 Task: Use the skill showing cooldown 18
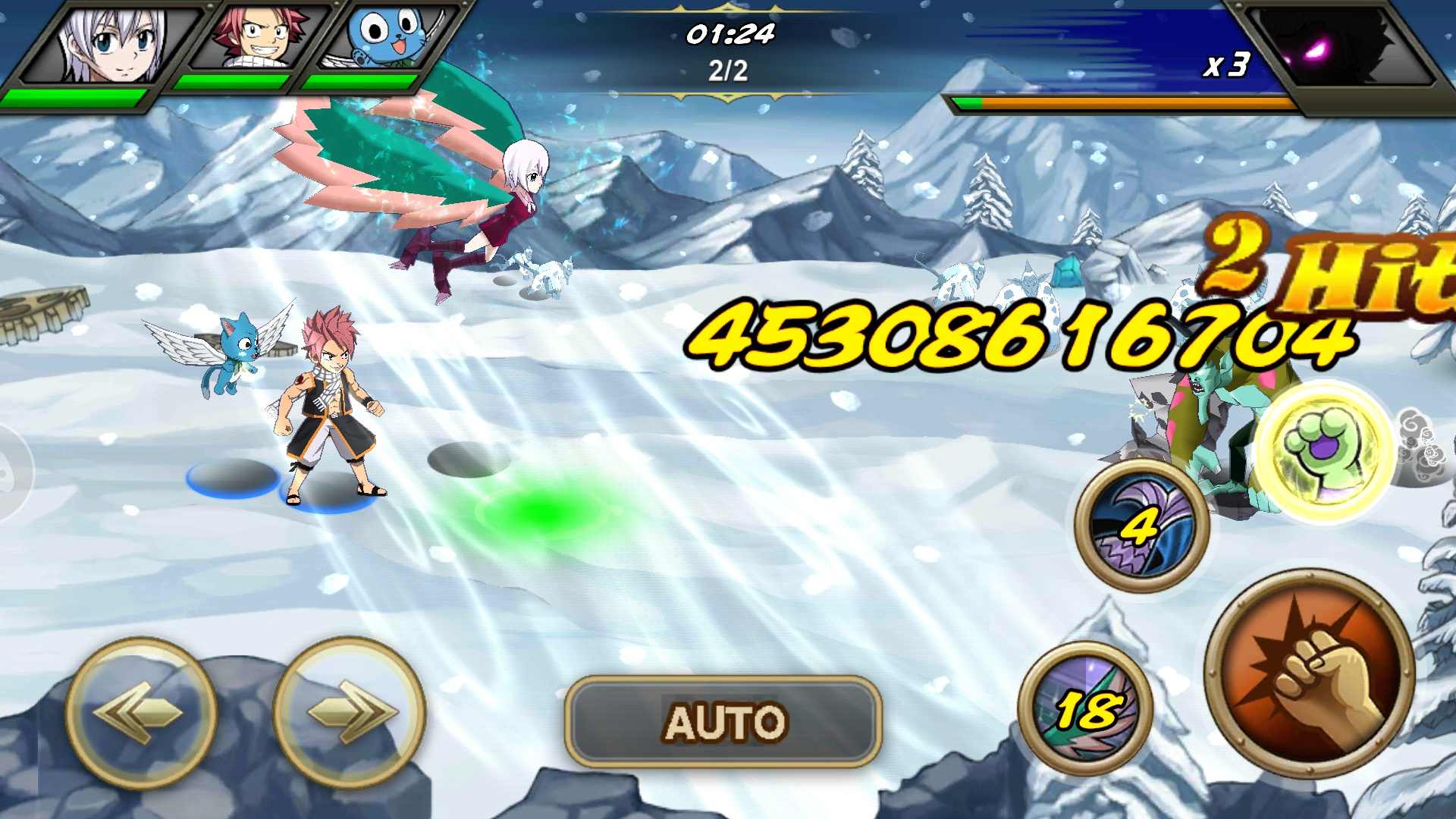coord(1086,709)
